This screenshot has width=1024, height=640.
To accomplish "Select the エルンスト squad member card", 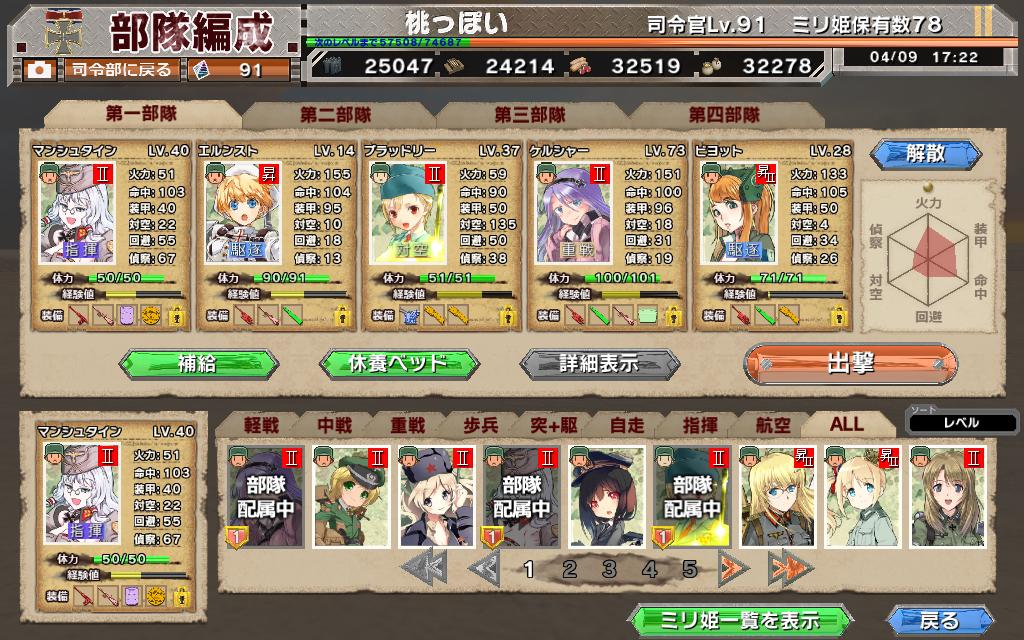I will (274, 236).
